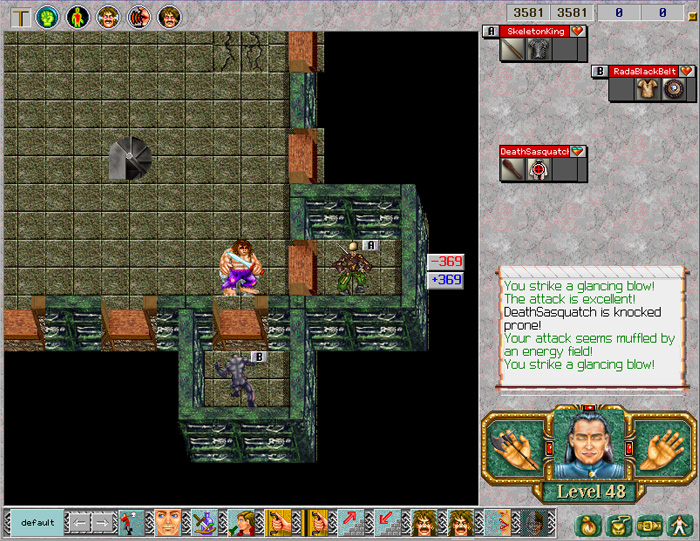Open the money bag inventory icon
This screenshot has height=541, width=700.
pyautogui.click(x=589, y=524)
